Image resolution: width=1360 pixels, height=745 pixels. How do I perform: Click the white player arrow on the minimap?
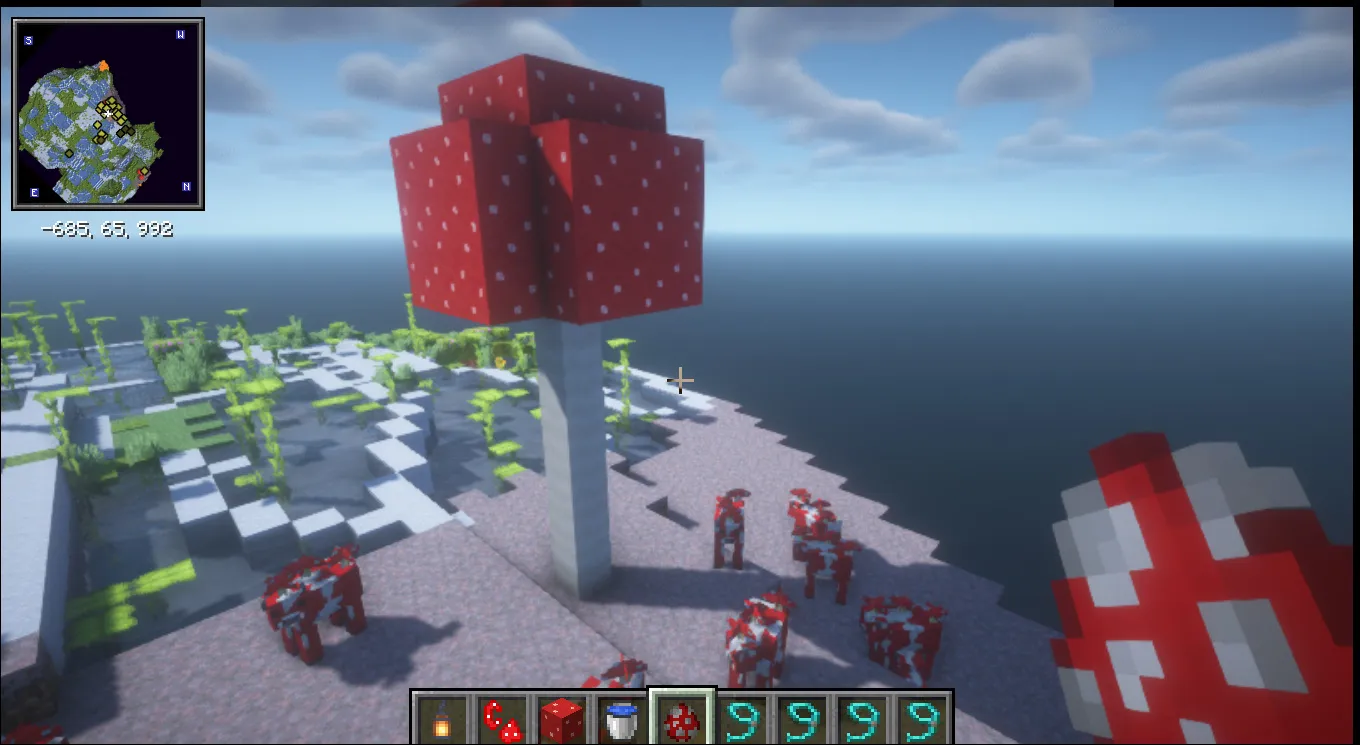(108, 112)
